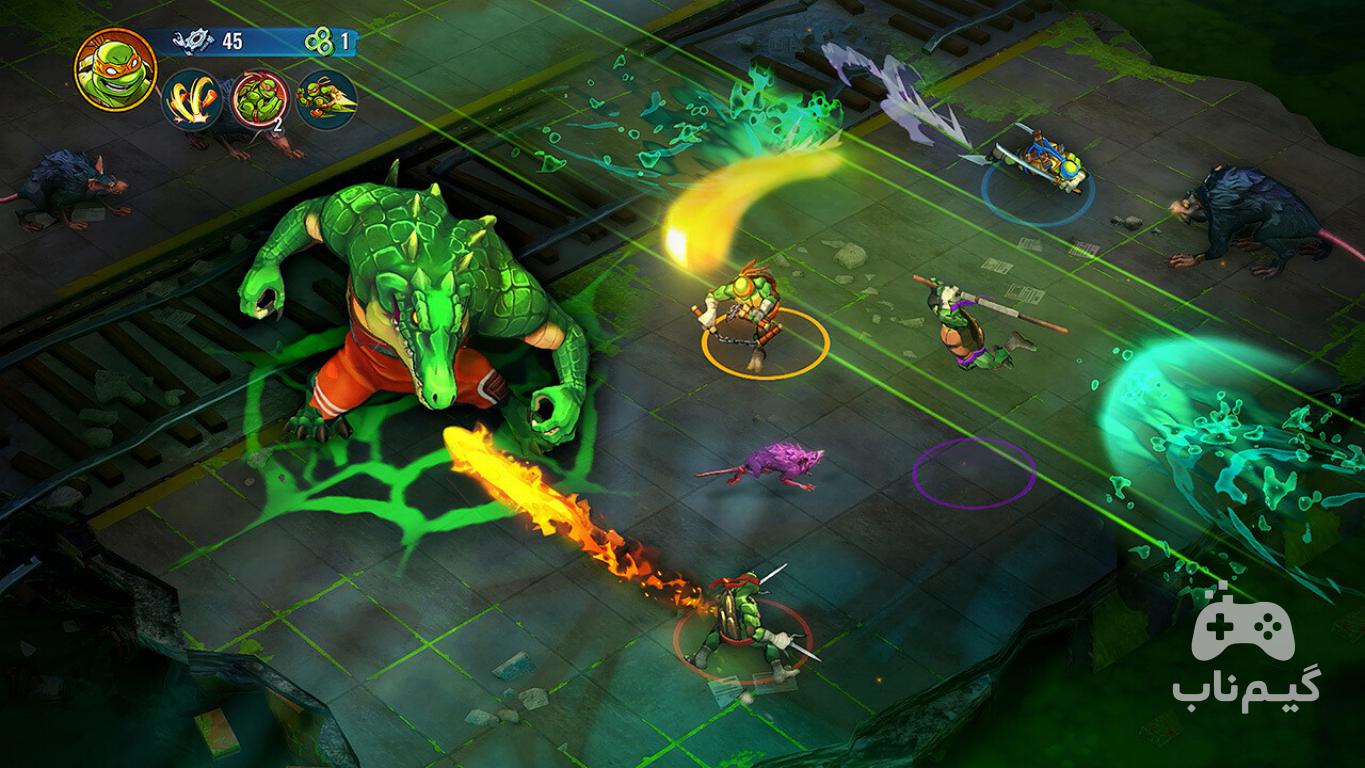Trigger the turtle dash ability icon
1365x768 pixels.
(326, 99)
